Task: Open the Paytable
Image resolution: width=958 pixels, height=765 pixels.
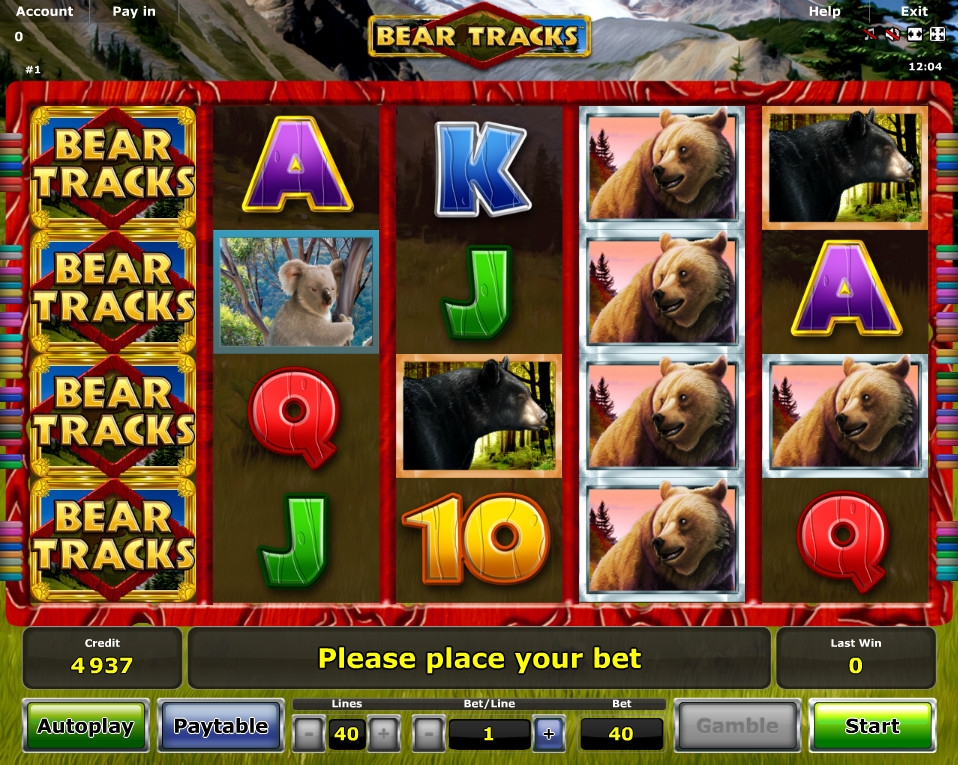Action: [x=221, y=726]
